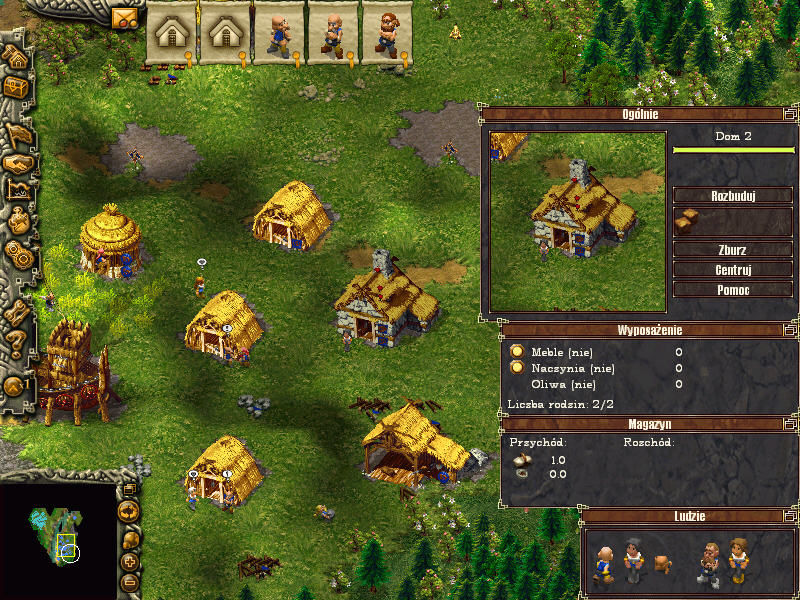Toggle the Naczynia gold checkbox
The height and width of the screenshot is (600, 800).
[517, 367]
